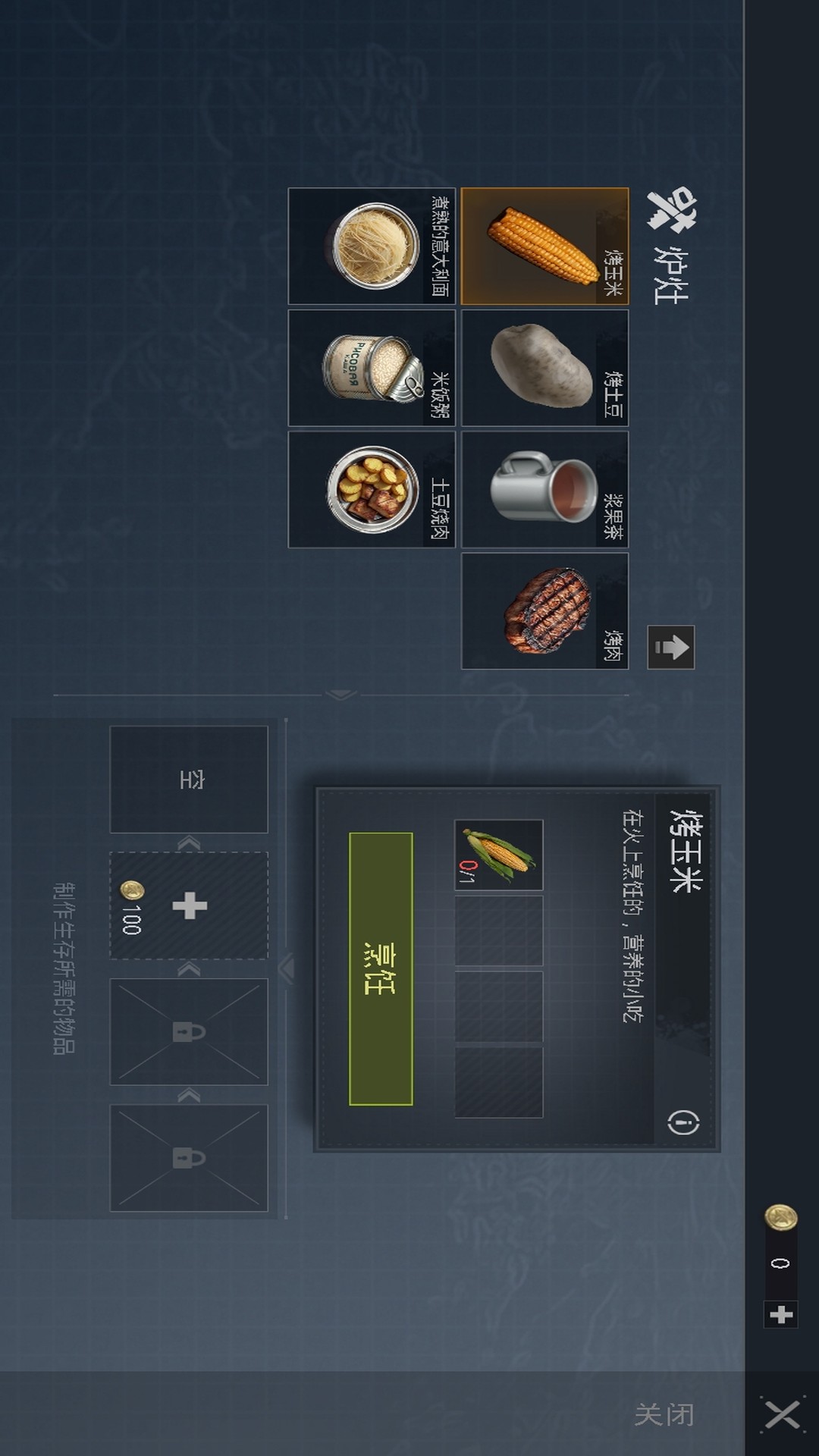The image size is (819, 1456).
Task: Click the empty crafting queue slot
Action: pos(189,780)
